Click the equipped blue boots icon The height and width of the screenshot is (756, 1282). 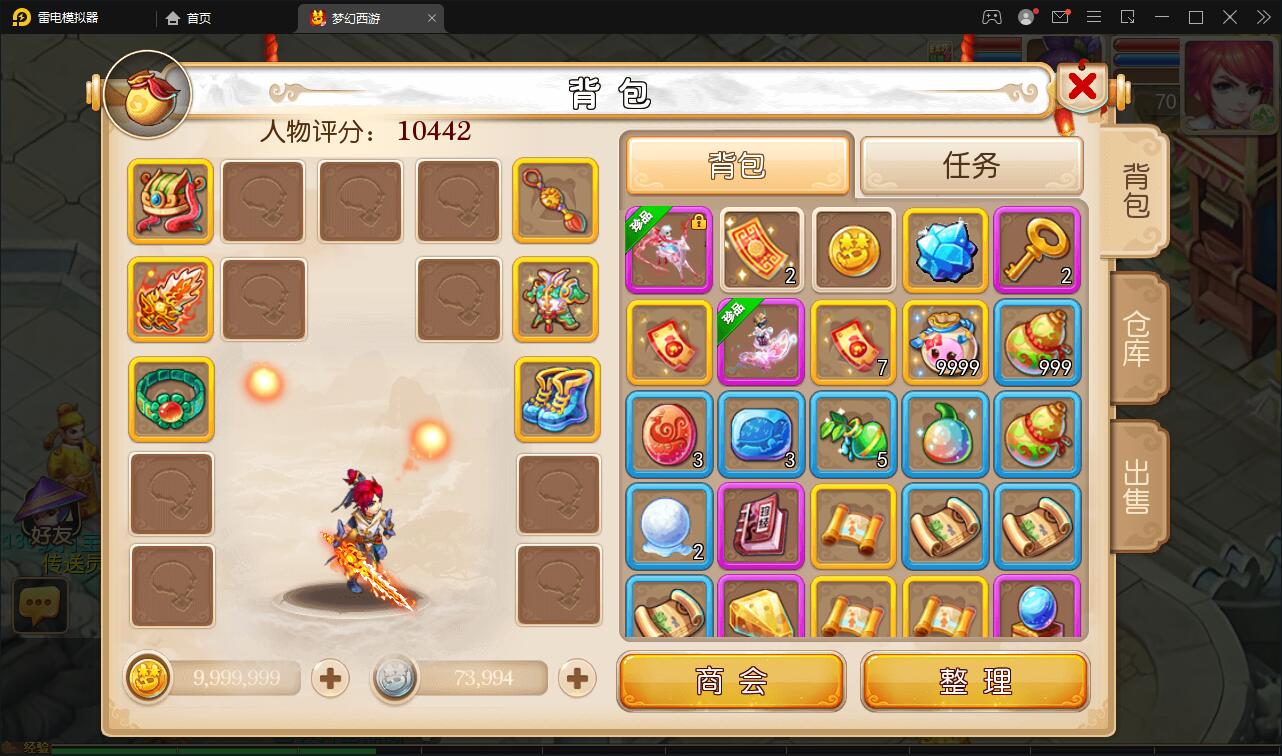click(557, 400)
